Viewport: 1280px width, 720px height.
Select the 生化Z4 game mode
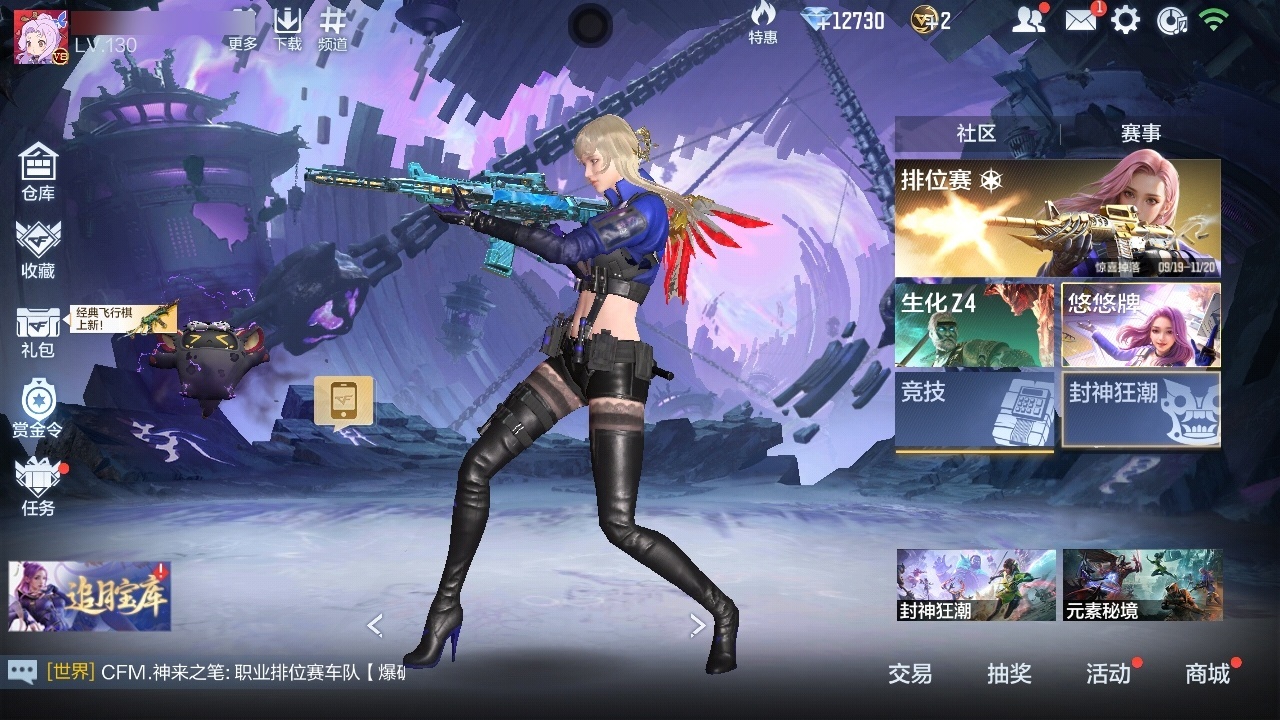974,325
